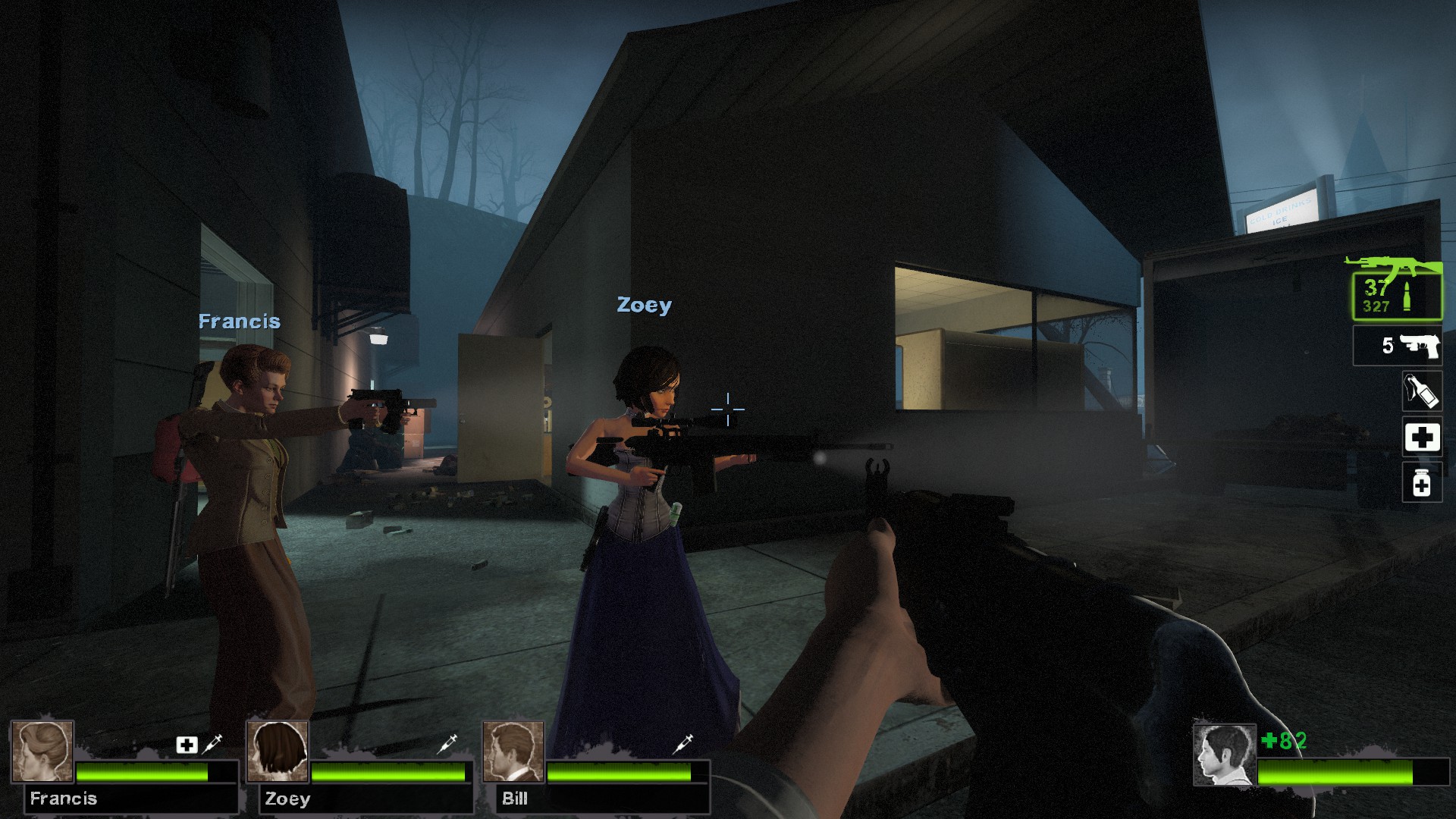Switch to the pistol secondary slot
1456x819 pixels.
point(1397,346)
